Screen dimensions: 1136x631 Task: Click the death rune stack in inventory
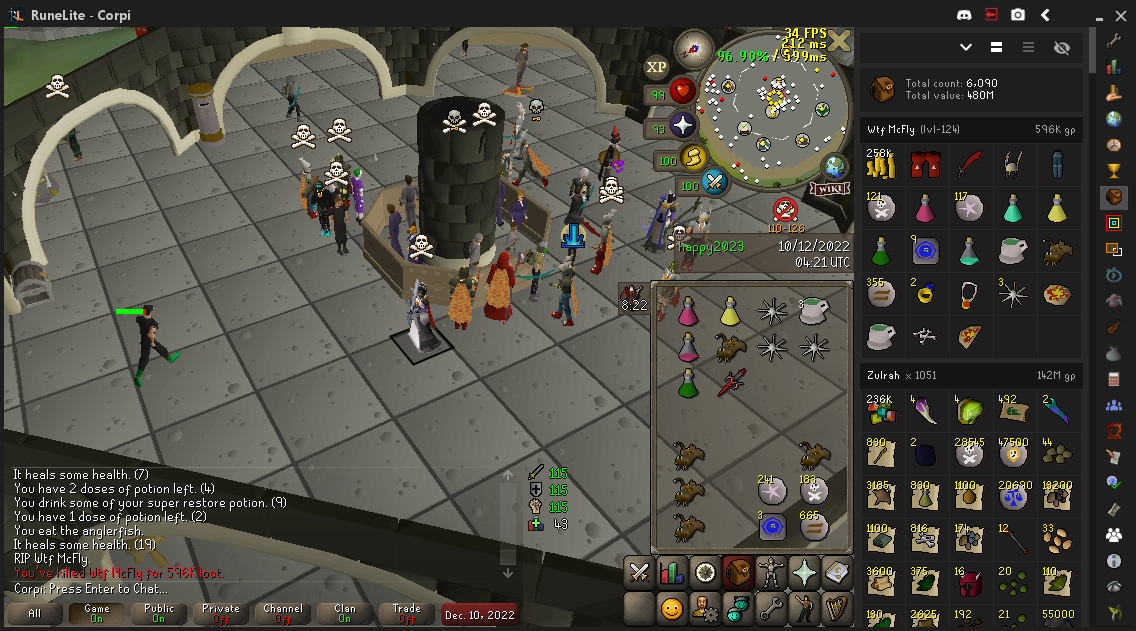point(814,492)
